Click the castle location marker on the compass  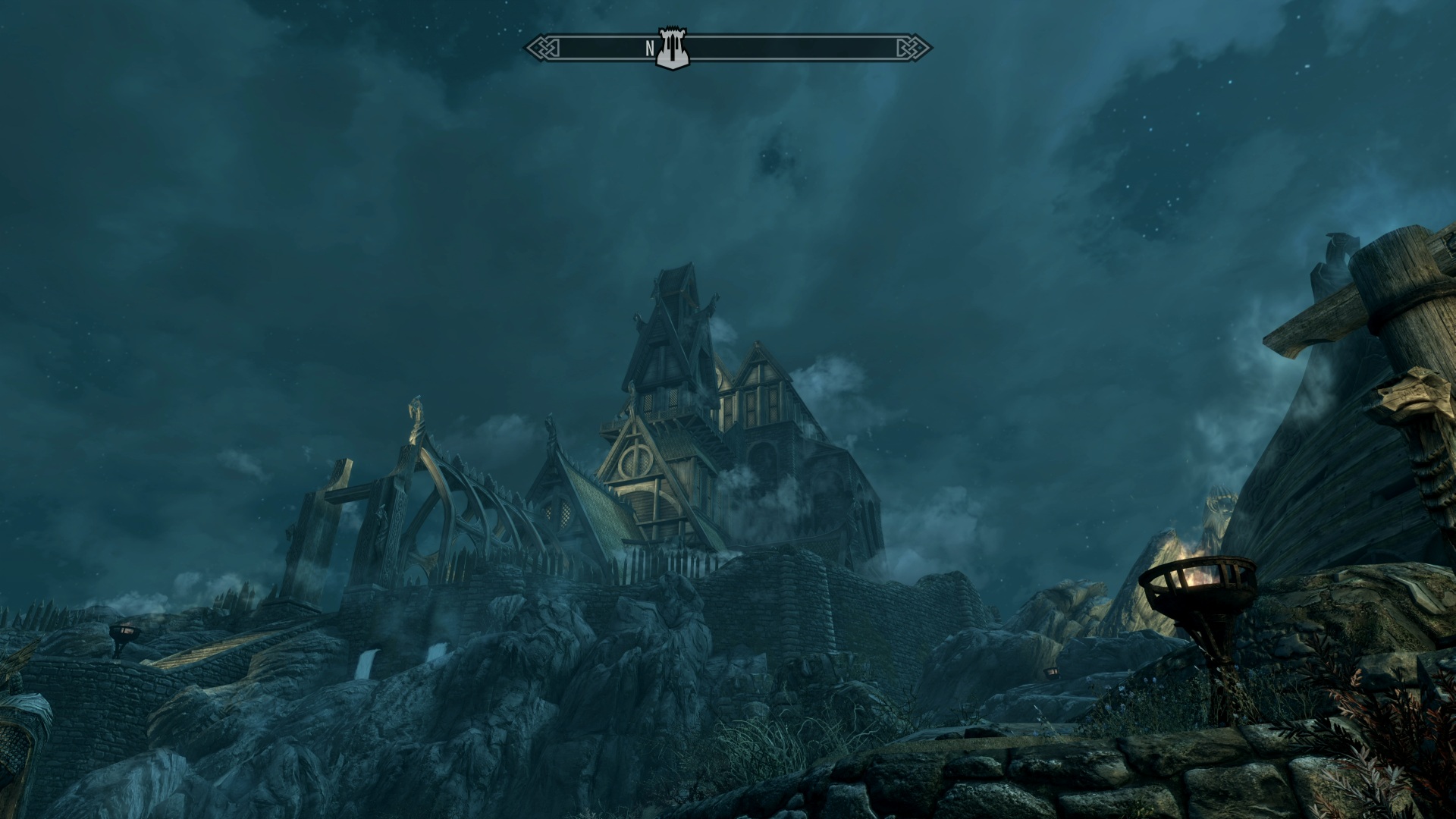pyautogui.click(x=670, y=49)
